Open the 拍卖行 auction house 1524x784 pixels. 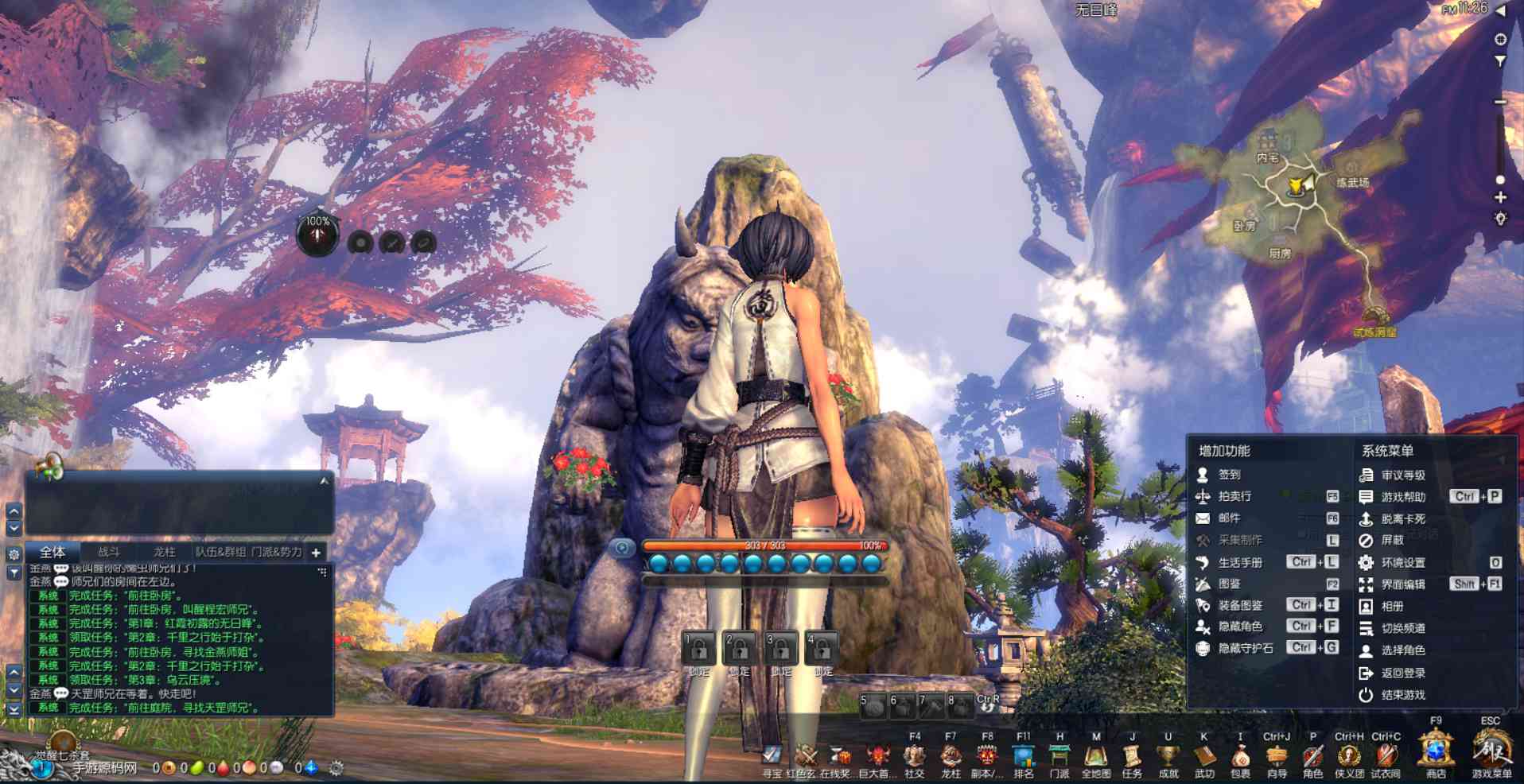pos(1234,496)
